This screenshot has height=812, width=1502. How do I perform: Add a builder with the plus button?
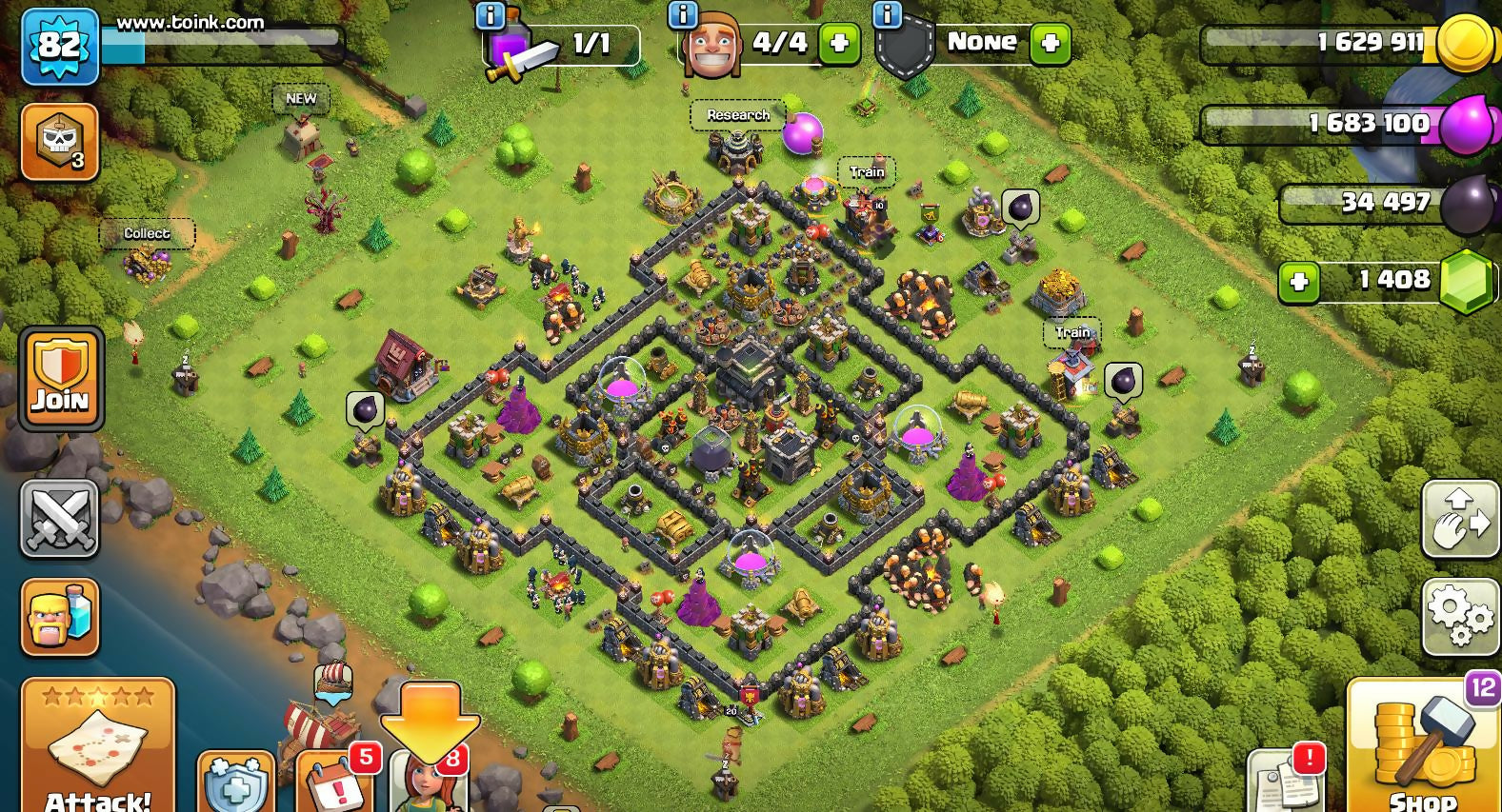pos(839,44)
